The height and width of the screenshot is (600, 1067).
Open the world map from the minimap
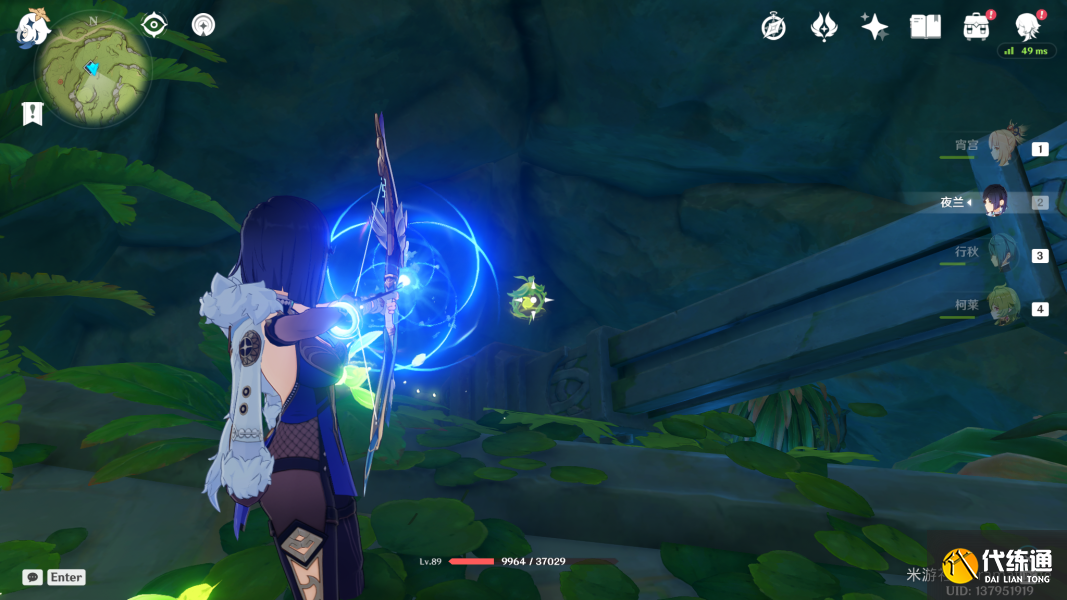coord(93,69)
